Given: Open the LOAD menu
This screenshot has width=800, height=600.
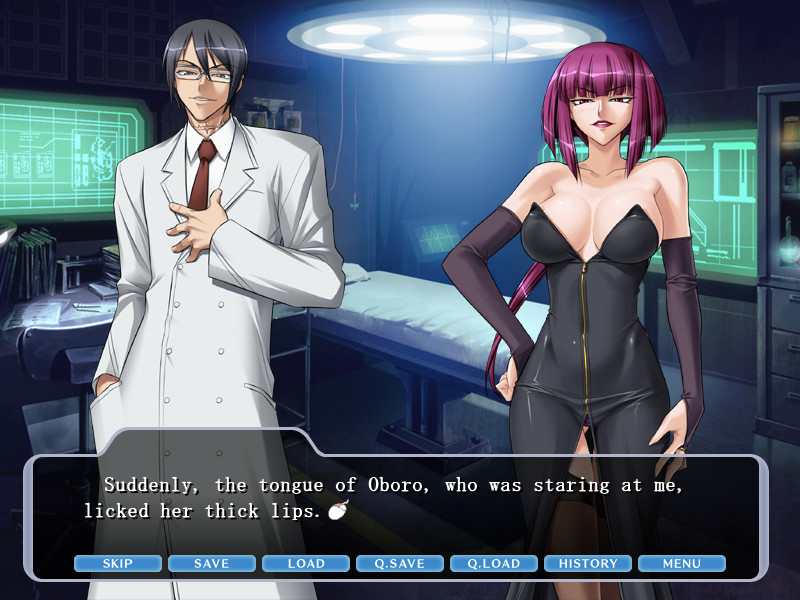Looking at the screenshot, I should point(306,563).
